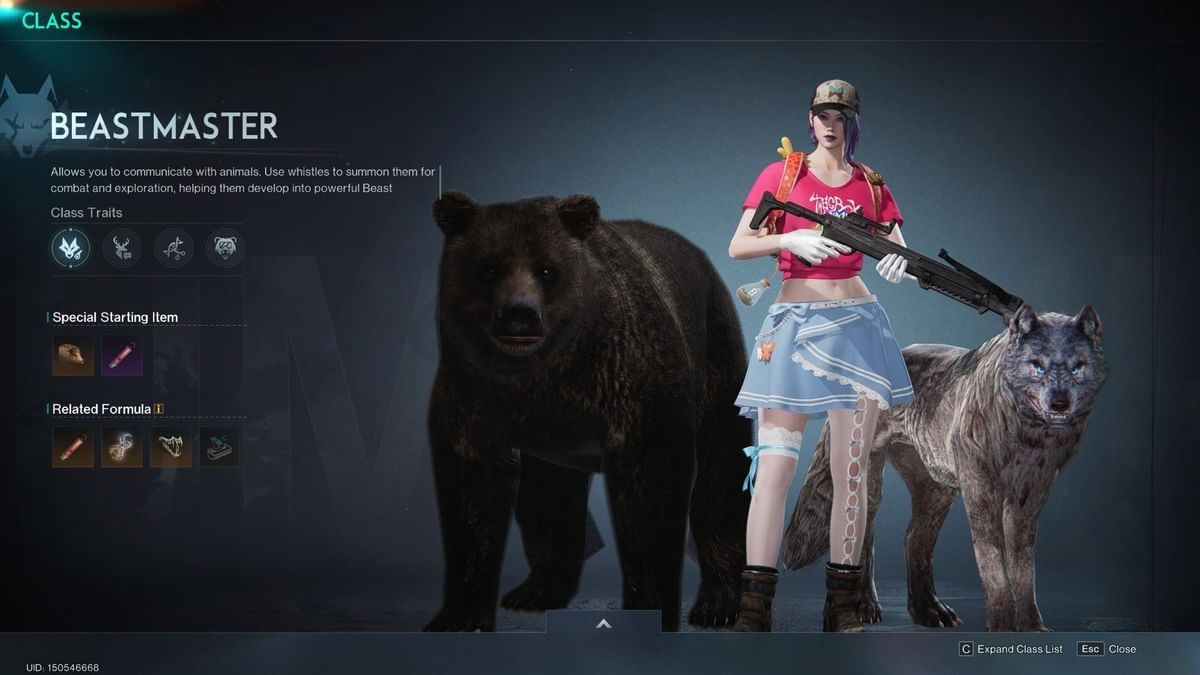The height and width of the screenshot is (675, 1200).
Task: Inspect the purple whistle starting item
Action: pos(122,355)
